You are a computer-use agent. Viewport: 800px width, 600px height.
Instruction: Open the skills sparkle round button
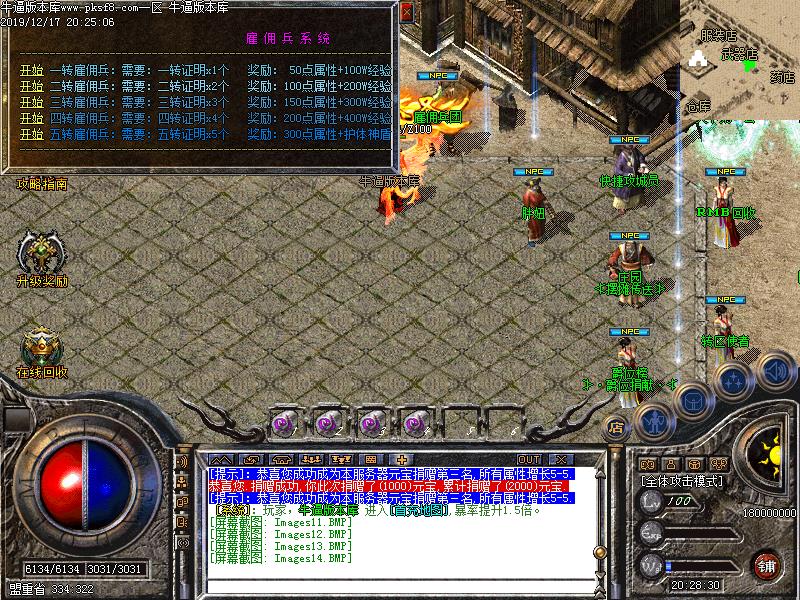pyautogui.click(x=733, y=380)
